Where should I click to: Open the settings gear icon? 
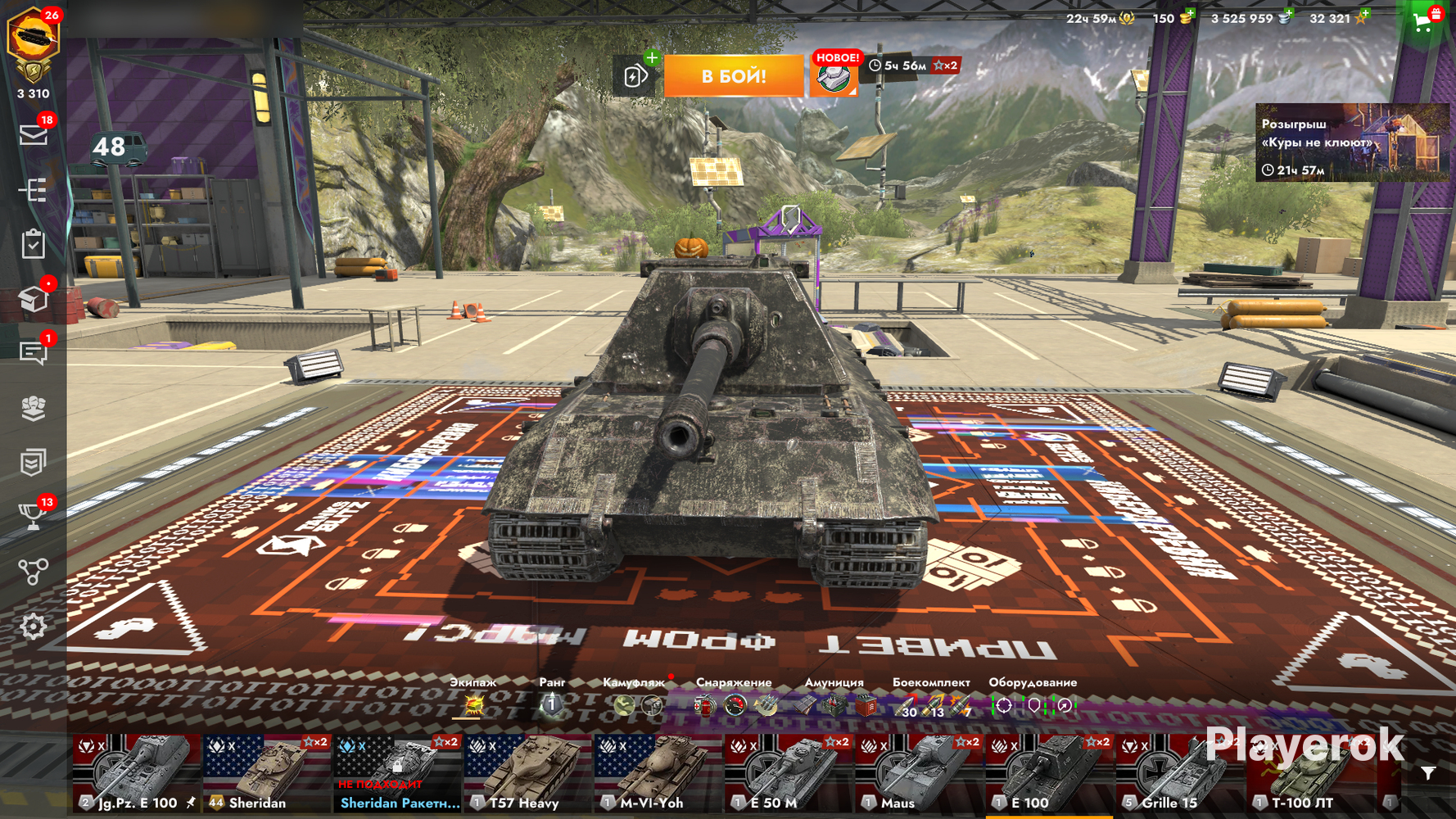(x=34, y=627)
